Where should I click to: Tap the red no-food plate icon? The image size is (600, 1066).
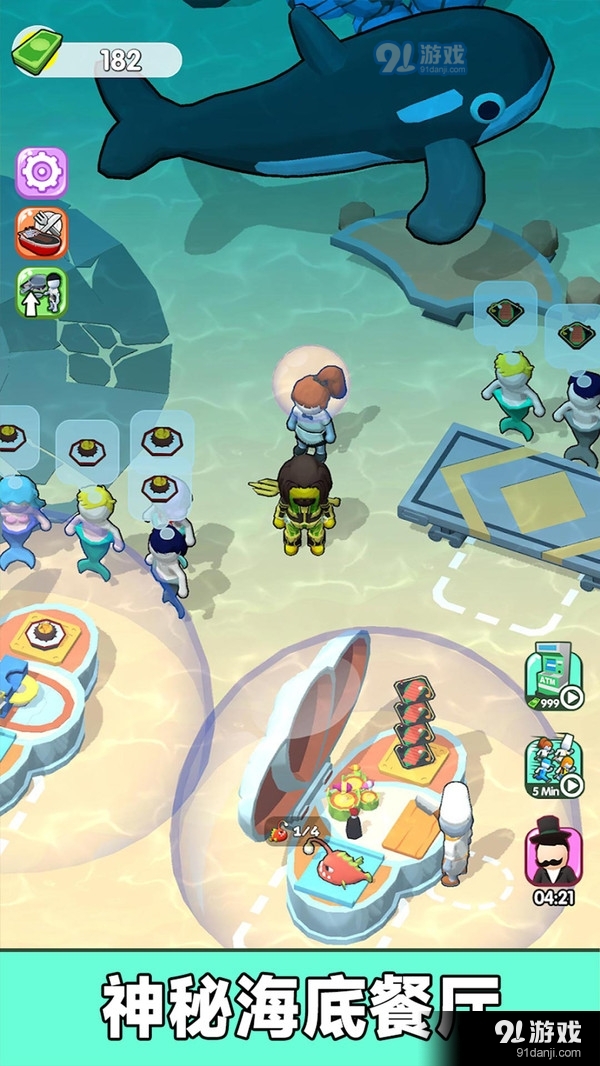tap(41, 233)
